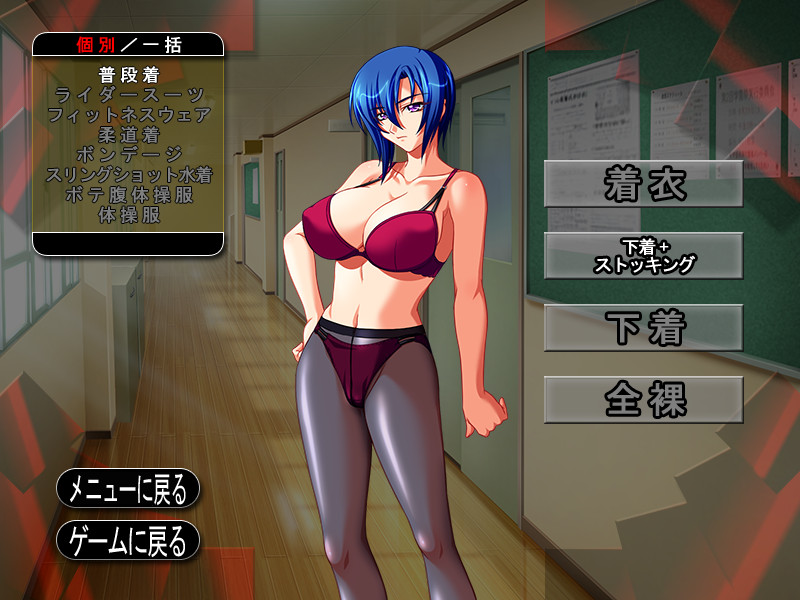The height and width of the screenshot is (600, 800).
Task: Go back to game via ゲームに戻る
Action: click(128, 541)
